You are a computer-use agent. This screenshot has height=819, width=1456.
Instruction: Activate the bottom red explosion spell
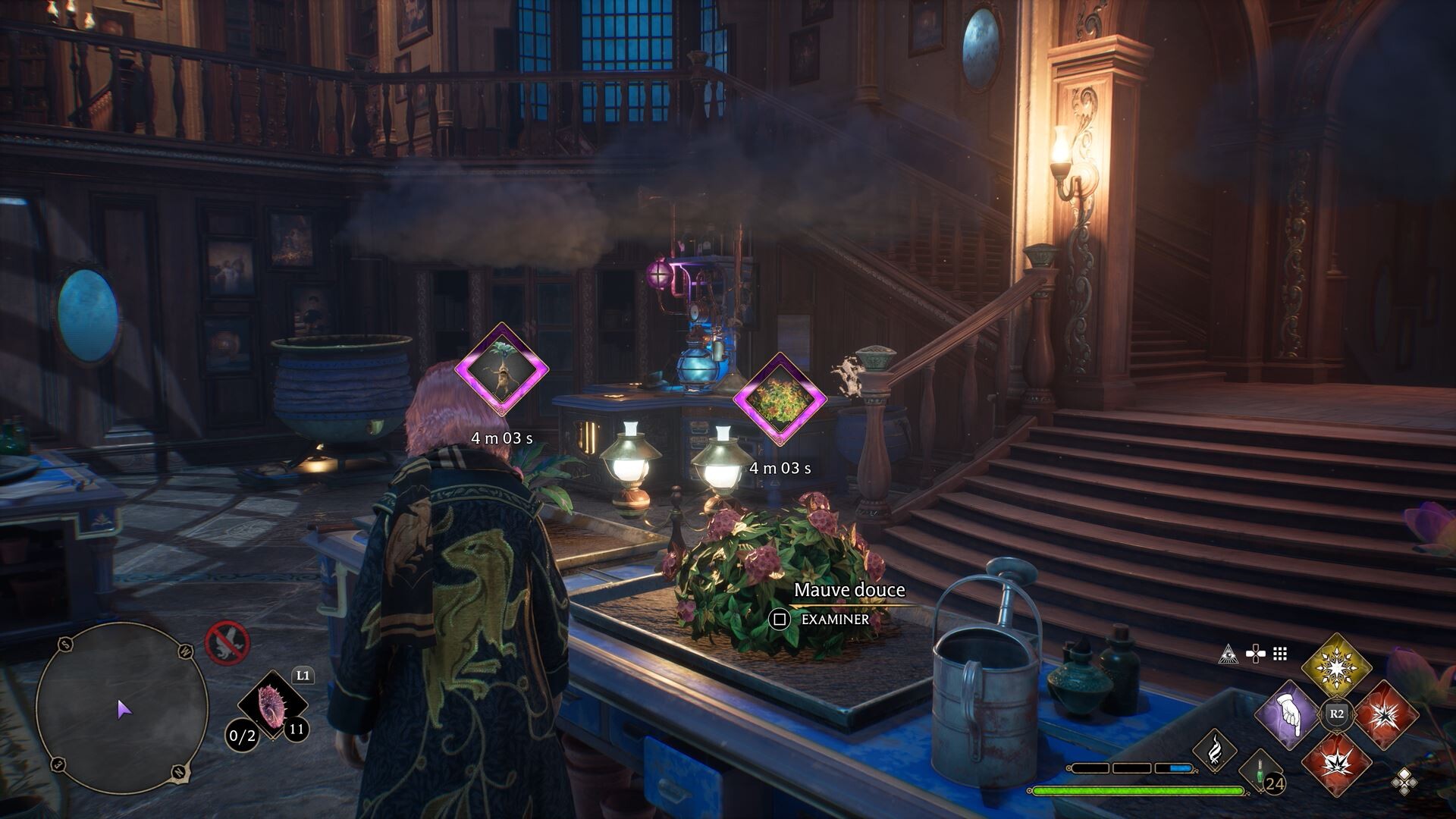click(1336, 763)
